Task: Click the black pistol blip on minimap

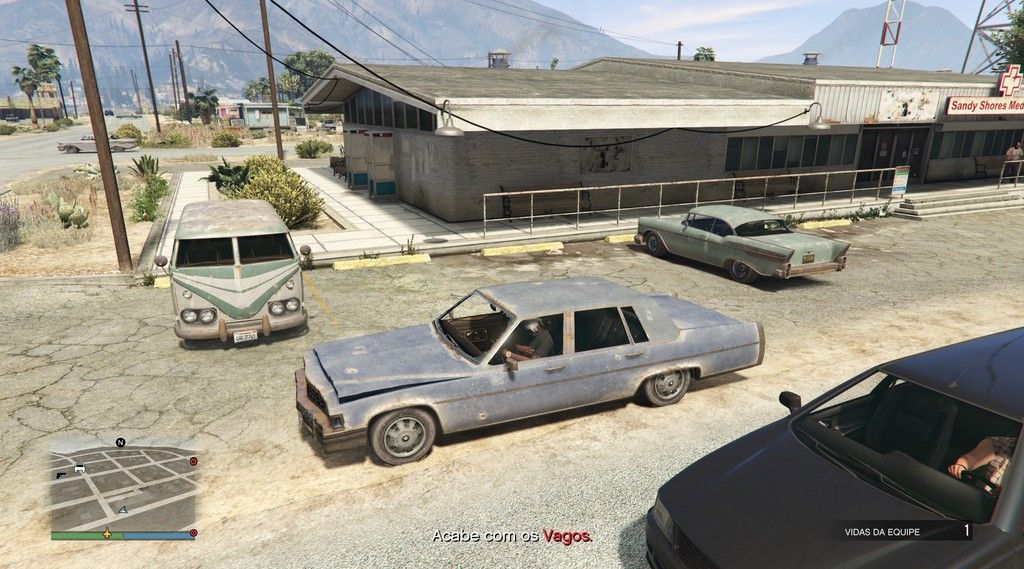Action: point(61,476)
